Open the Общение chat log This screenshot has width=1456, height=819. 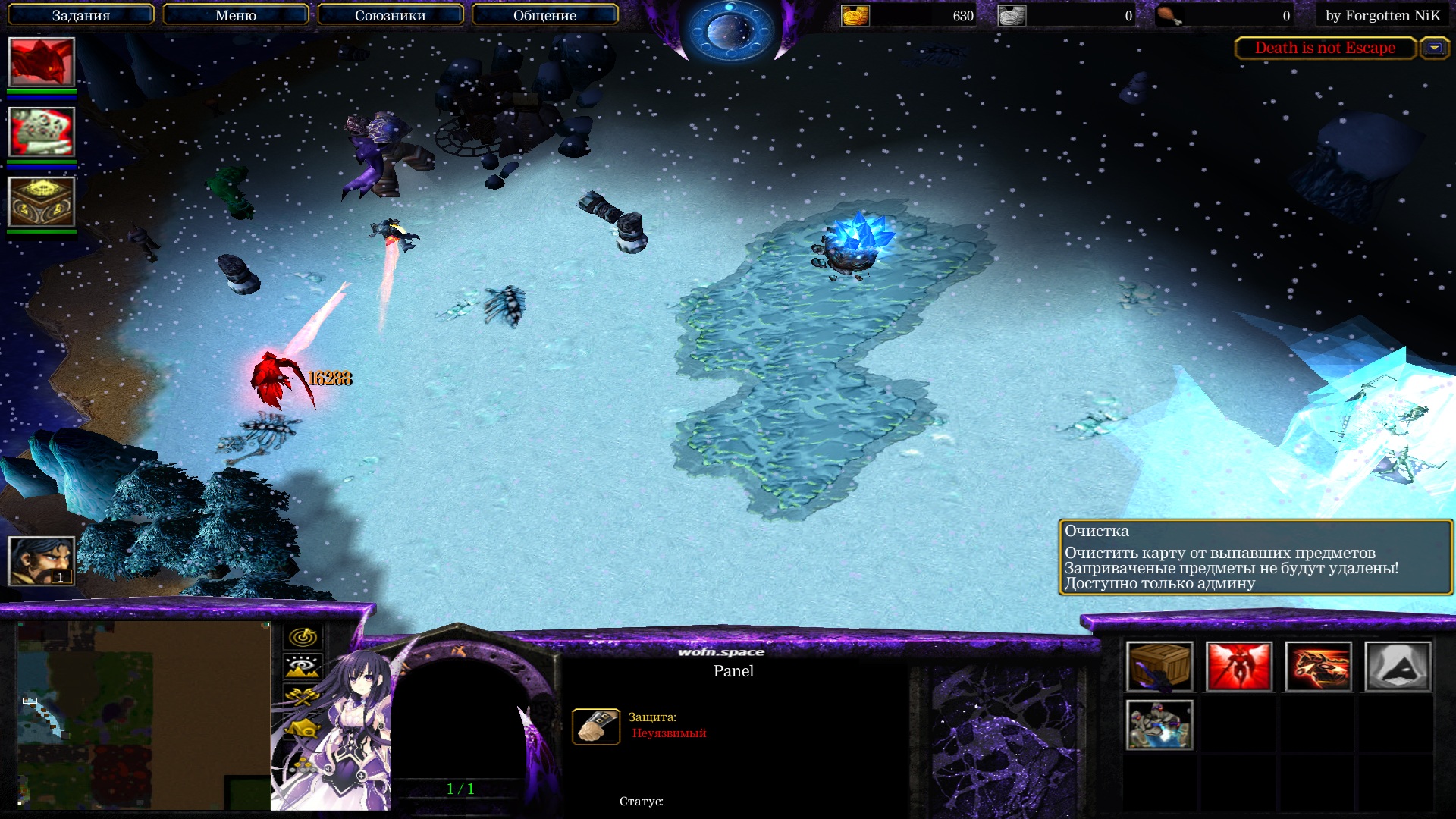pyautogui.click(x=544, y=15)
